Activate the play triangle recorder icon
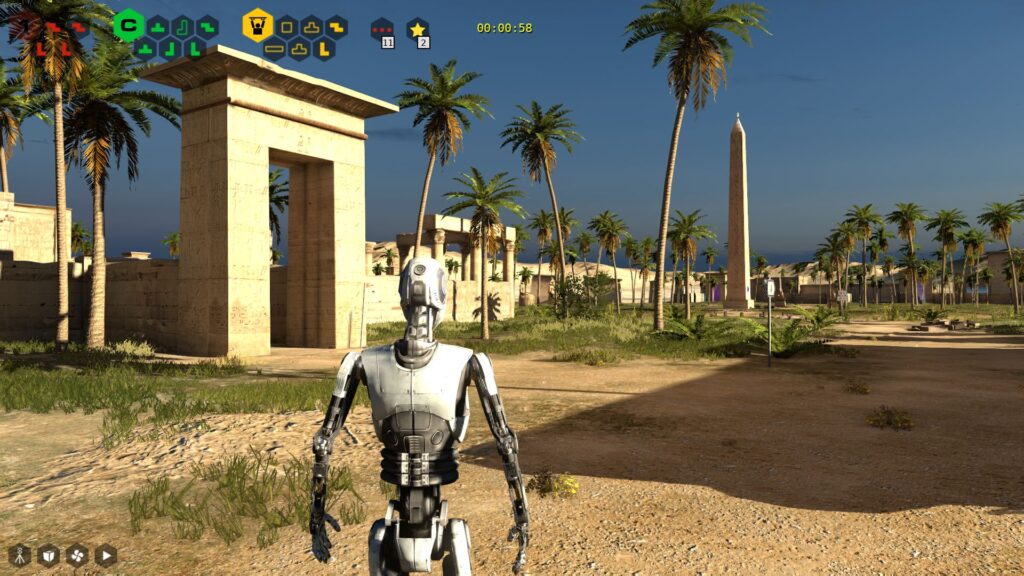Image resolution: width=1024 pixels, height=576 pixels. tap(105, 555)
